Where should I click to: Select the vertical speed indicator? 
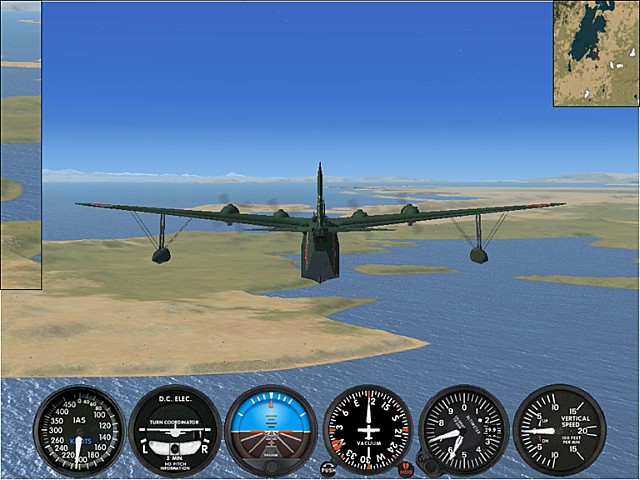[x=559, y=429]
